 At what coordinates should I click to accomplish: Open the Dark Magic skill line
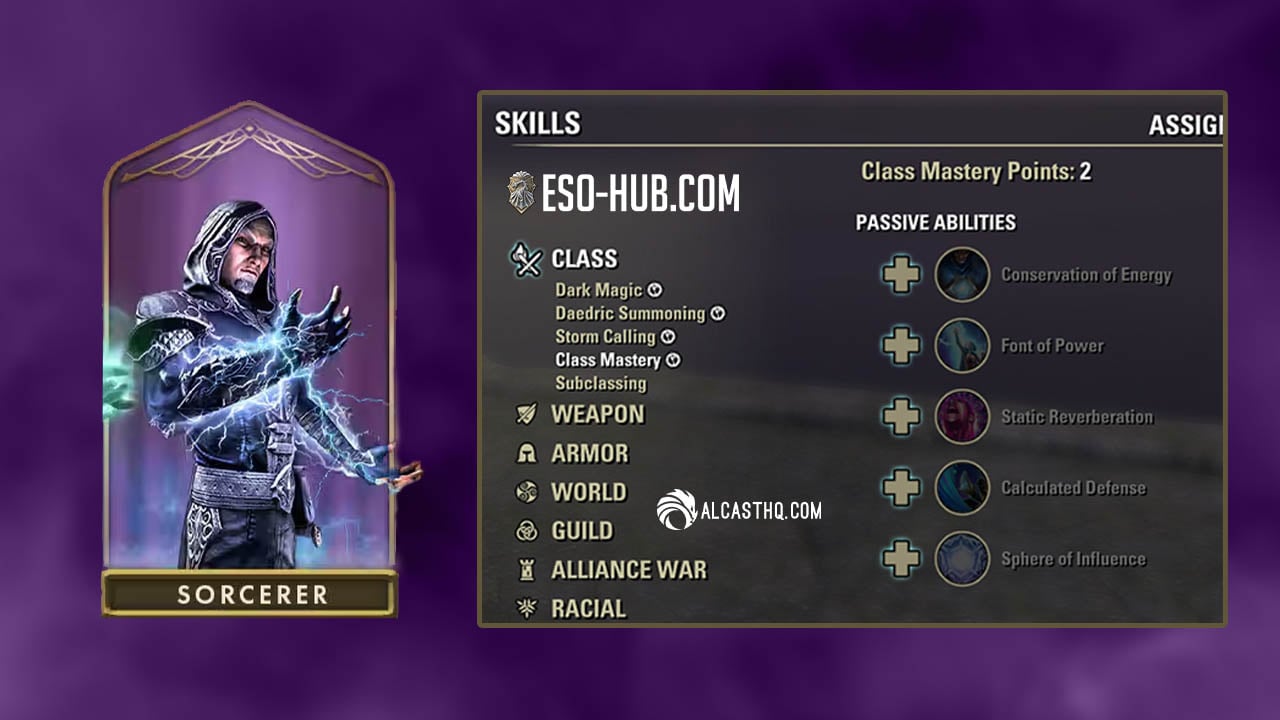click(x=598, y=290)
